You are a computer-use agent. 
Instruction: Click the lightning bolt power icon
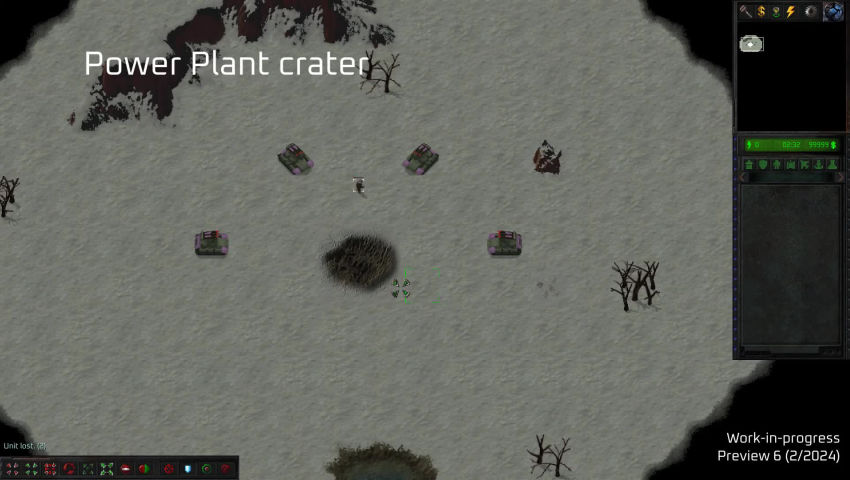click(790, 11)
